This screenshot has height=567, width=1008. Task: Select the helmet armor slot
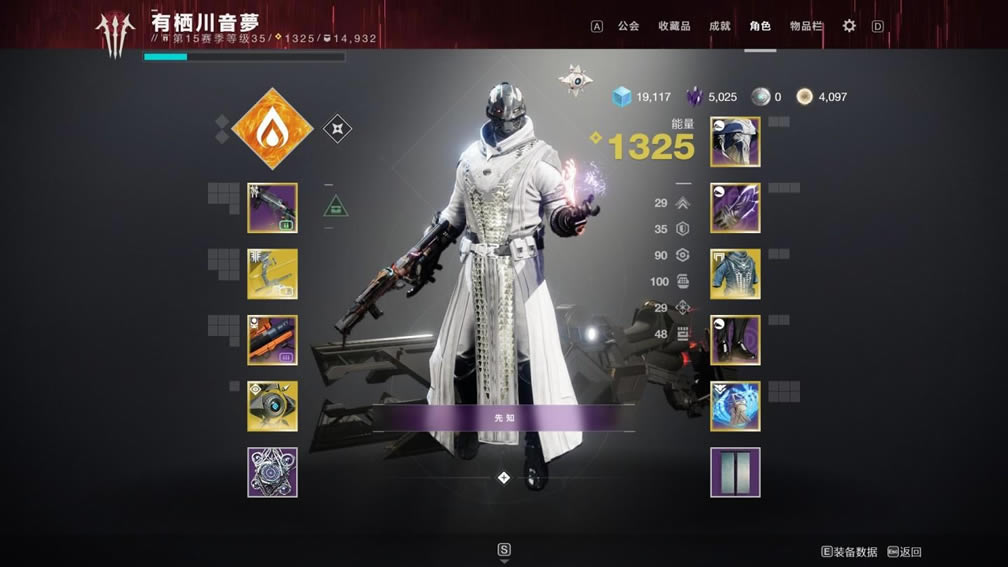click(x=735, y=142)
